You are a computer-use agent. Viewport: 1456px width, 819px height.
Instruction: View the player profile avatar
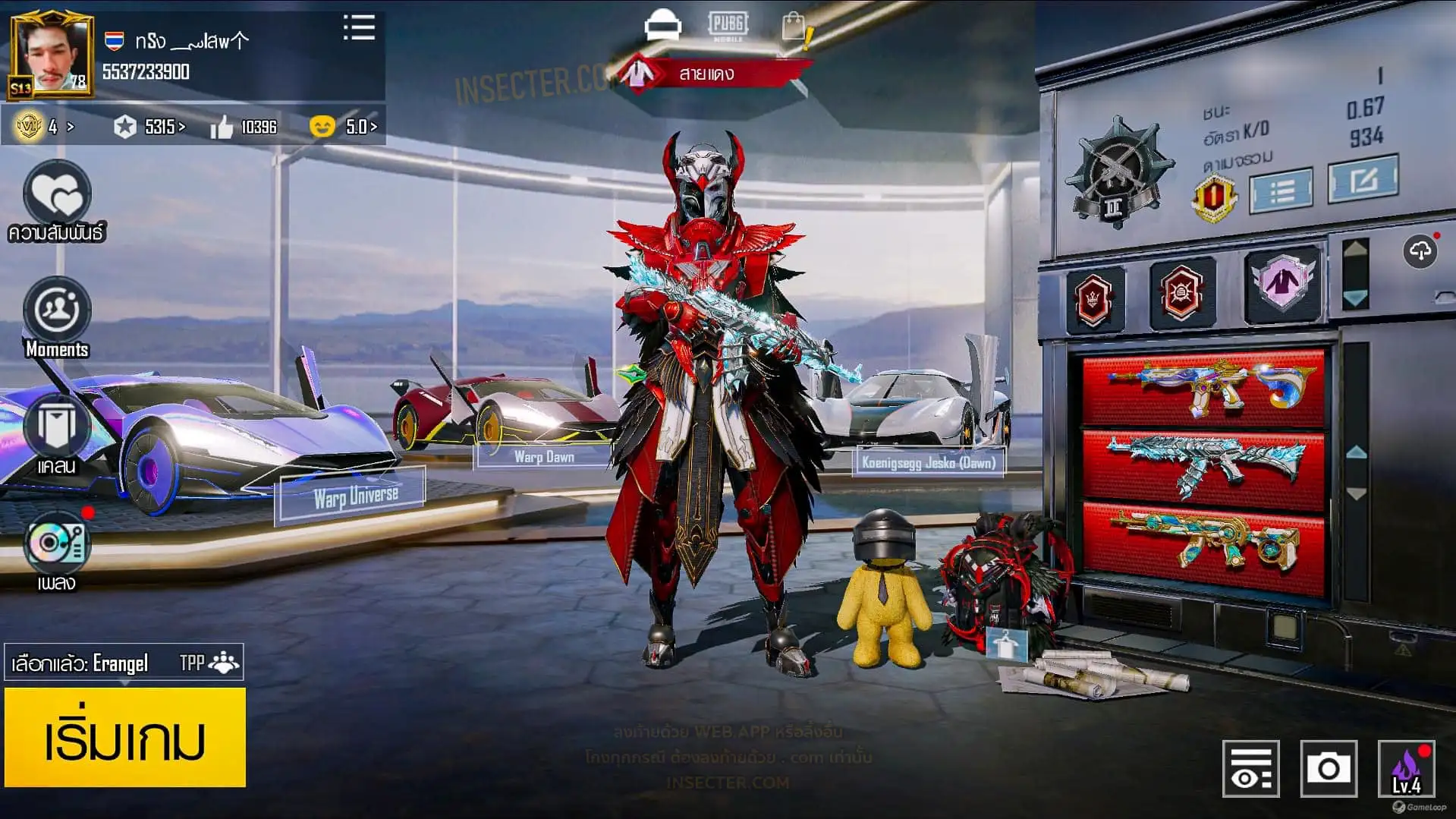pyautogui.click(x=52, y=55)
